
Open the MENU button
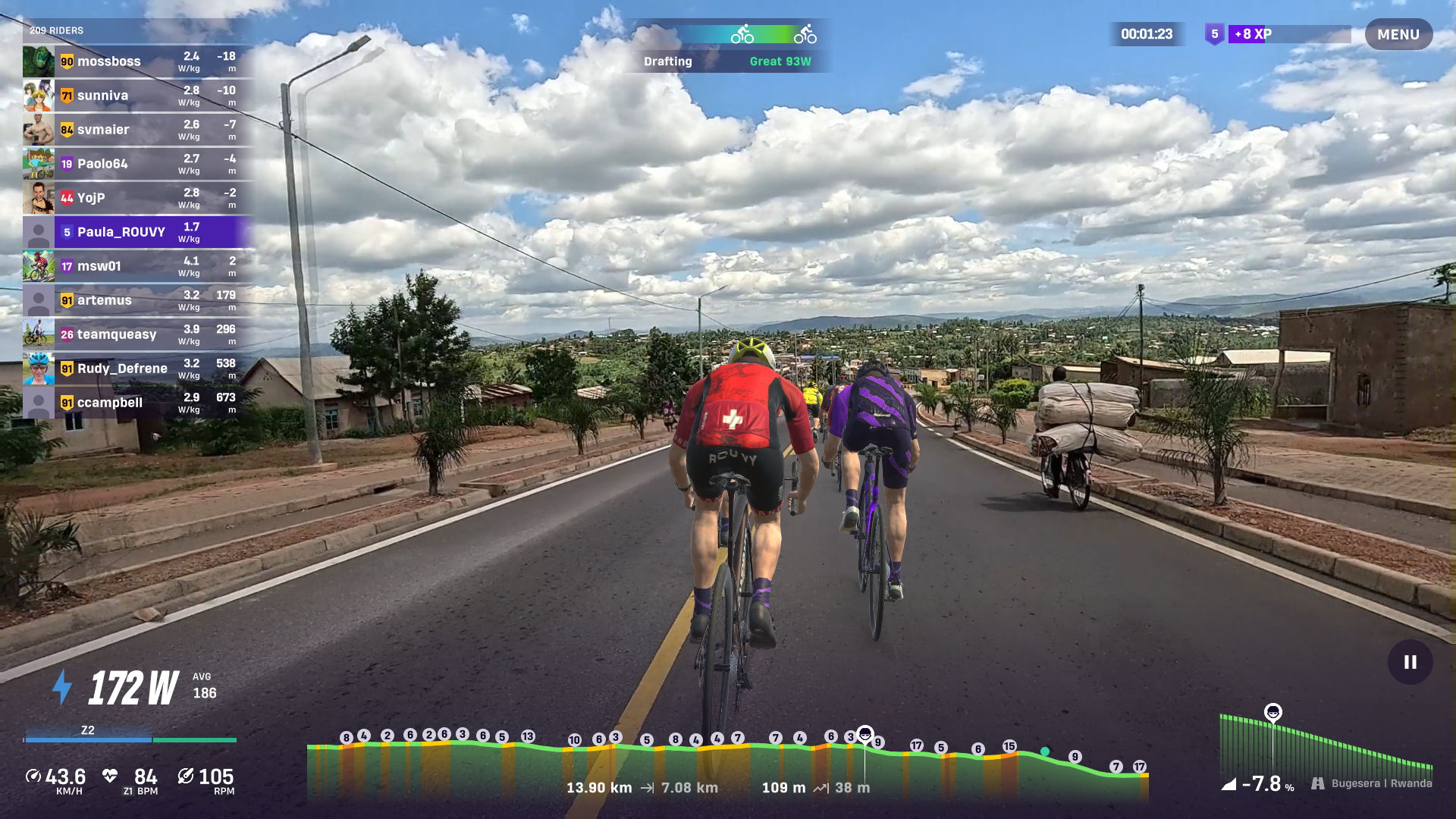tap(1398, 34)
